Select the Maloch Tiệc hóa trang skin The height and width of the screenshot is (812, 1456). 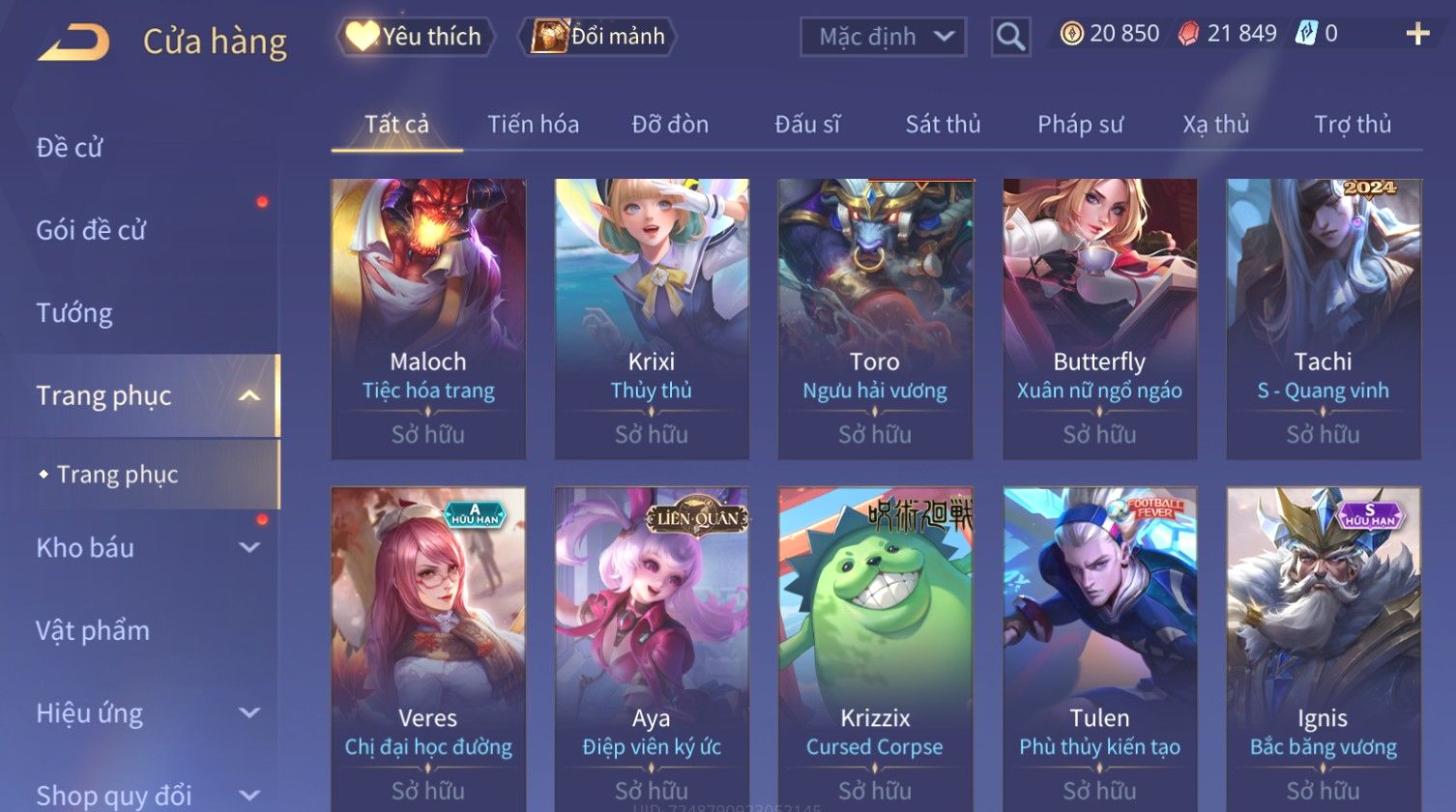pyautogui.click(x=428, y=318)
